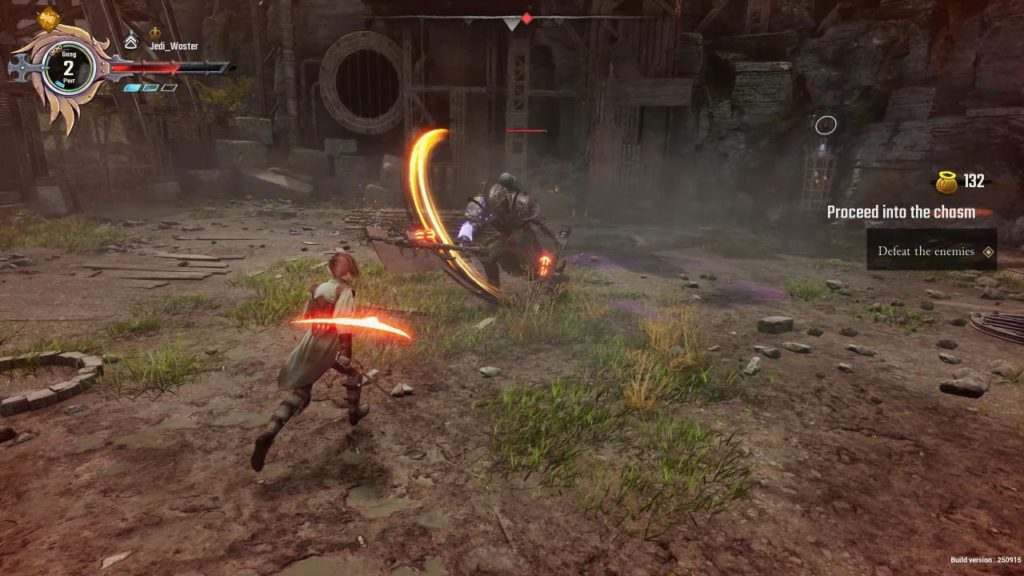The height and width of the screenshot is (576, 1024).
Task: Click the red diamond compass marker
Action: 527,18
